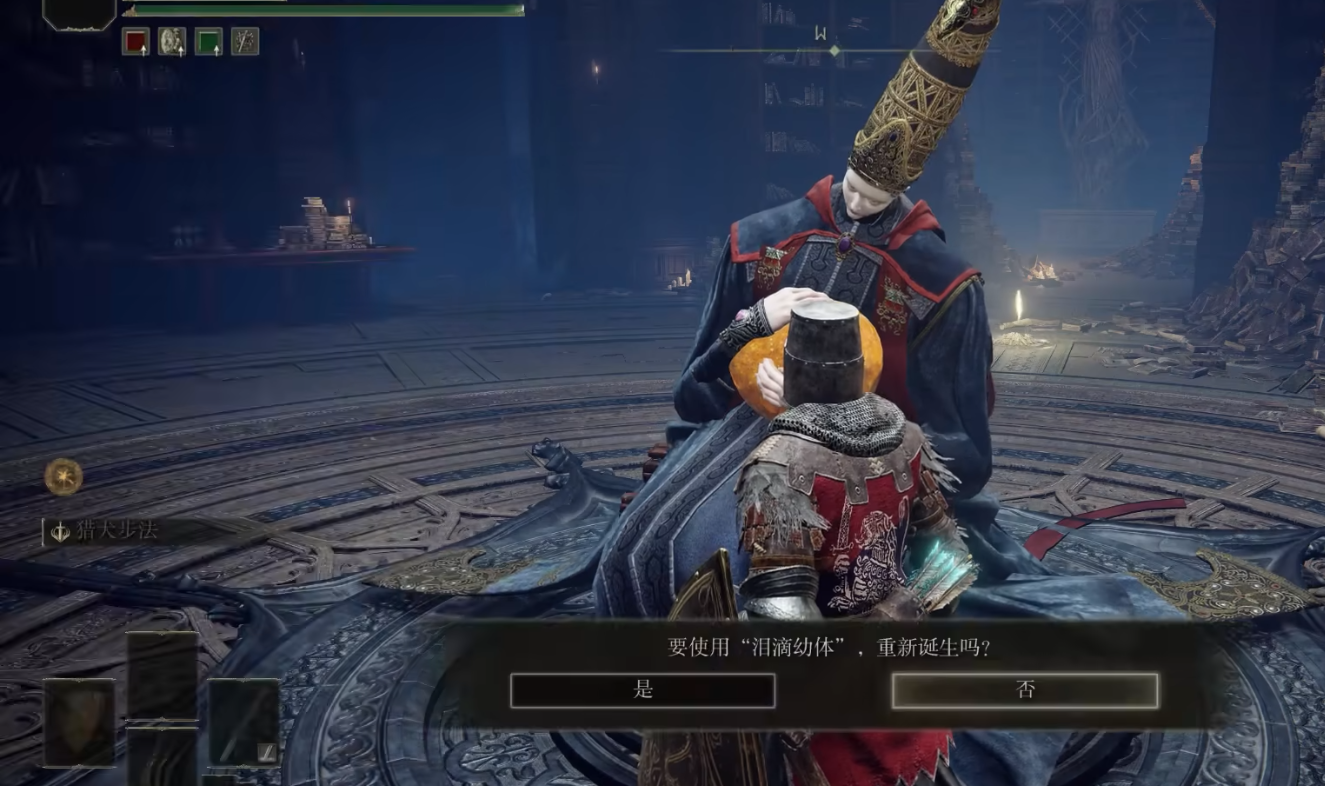The width and height of the screenshot is (1325, 786).
Task: Select the red square buff icon
Action: [135, 41]
